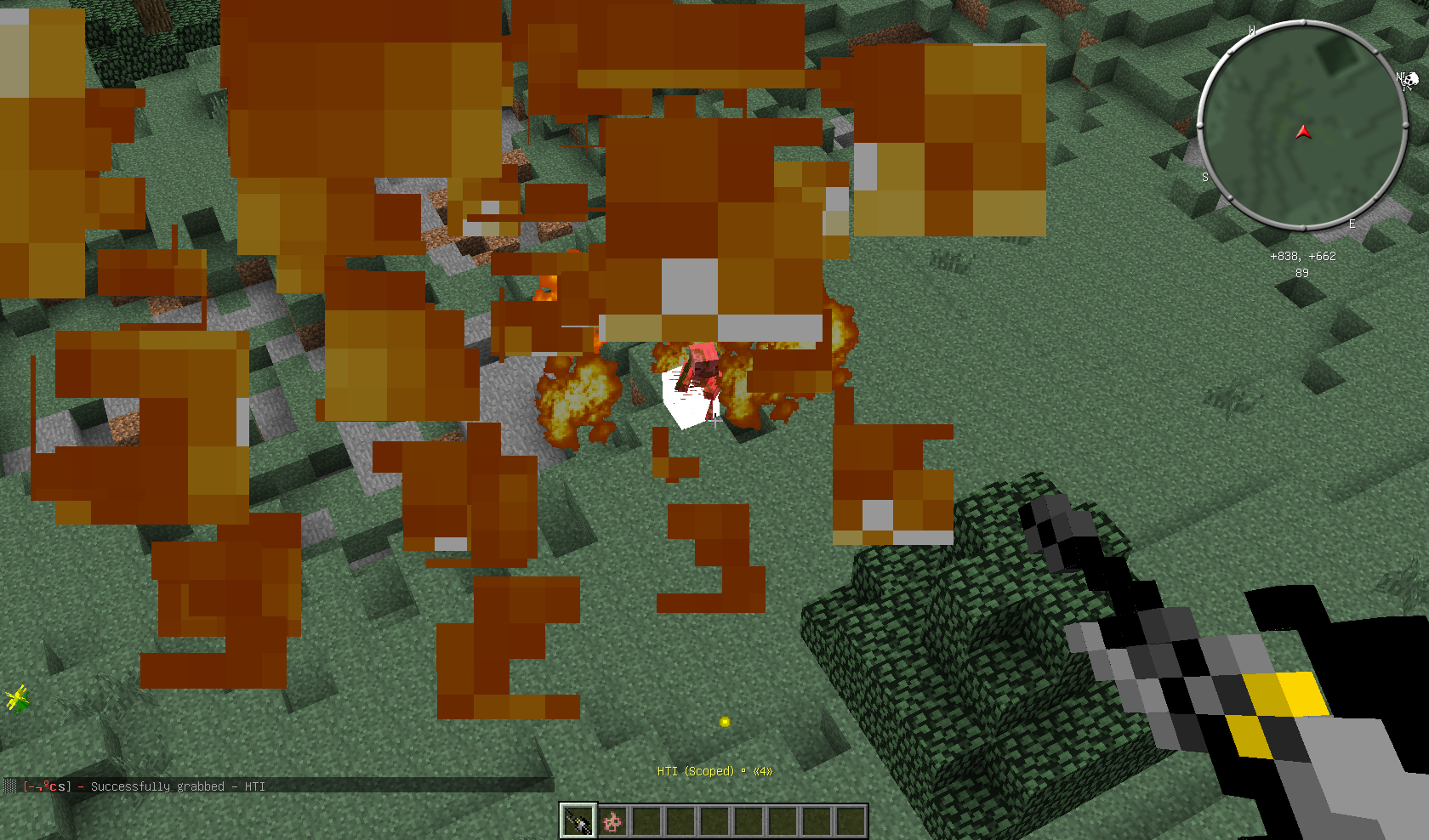
Task: Select the pink spawn egg hotbar slot
Action: point(612,821)
